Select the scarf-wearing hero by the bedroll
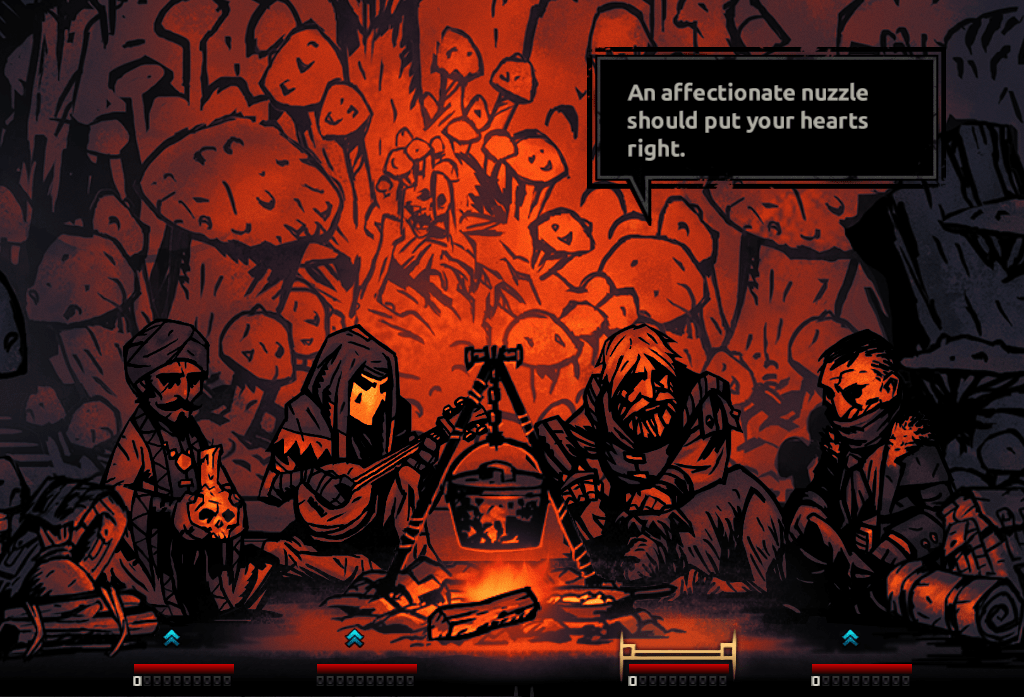The width and height of the screenshot is (1024, 697). (x=858, y=450)
